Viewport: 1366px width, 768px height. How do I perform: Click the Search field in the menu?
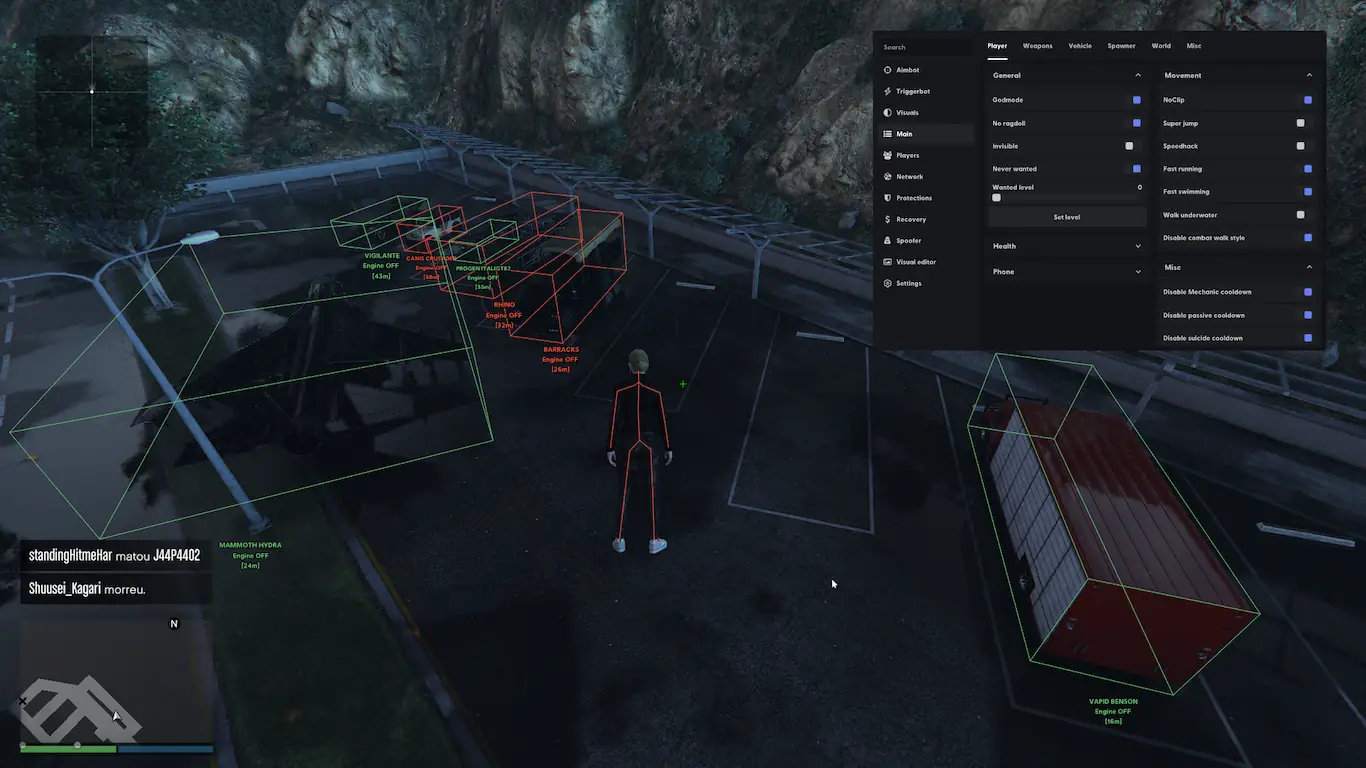point(925,47)
